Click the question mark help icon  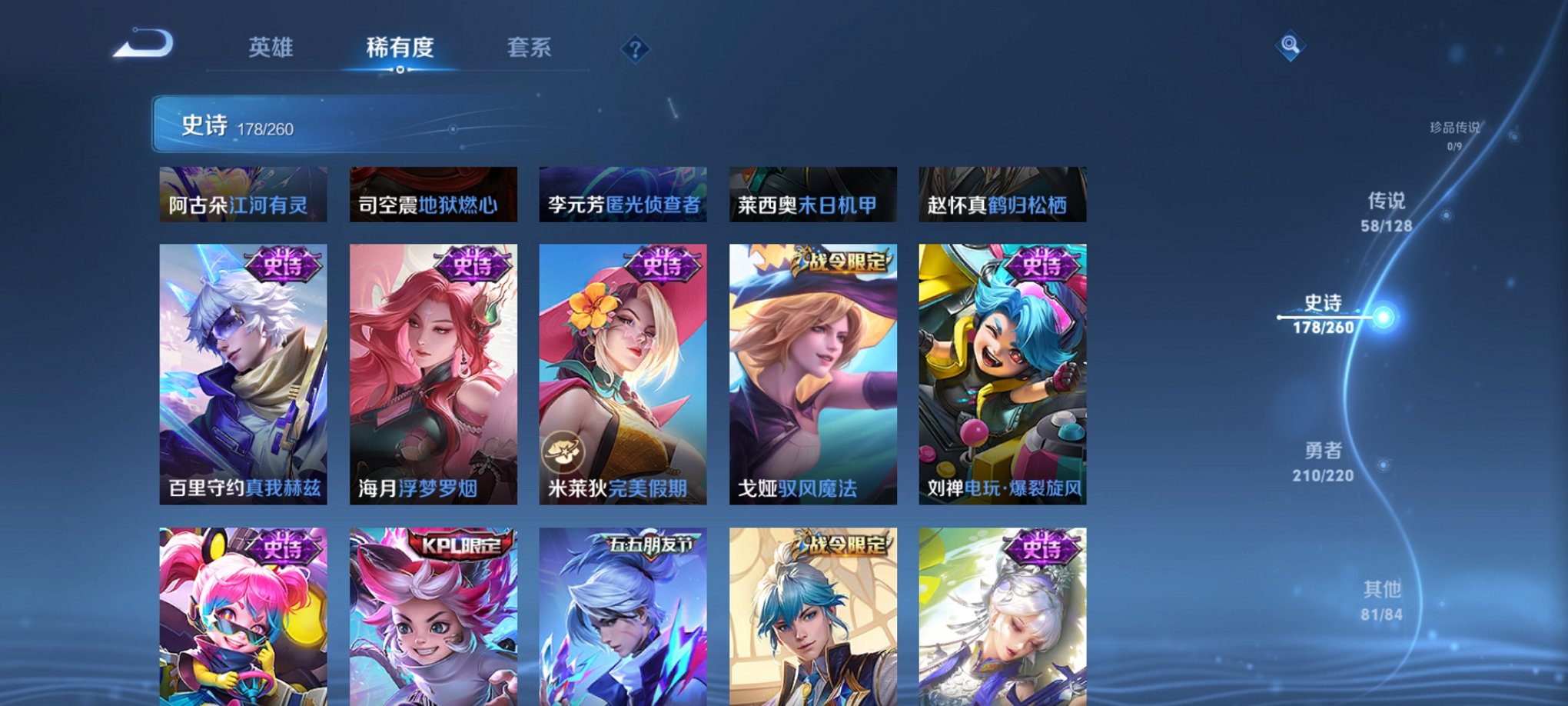(x=634, y=49)
